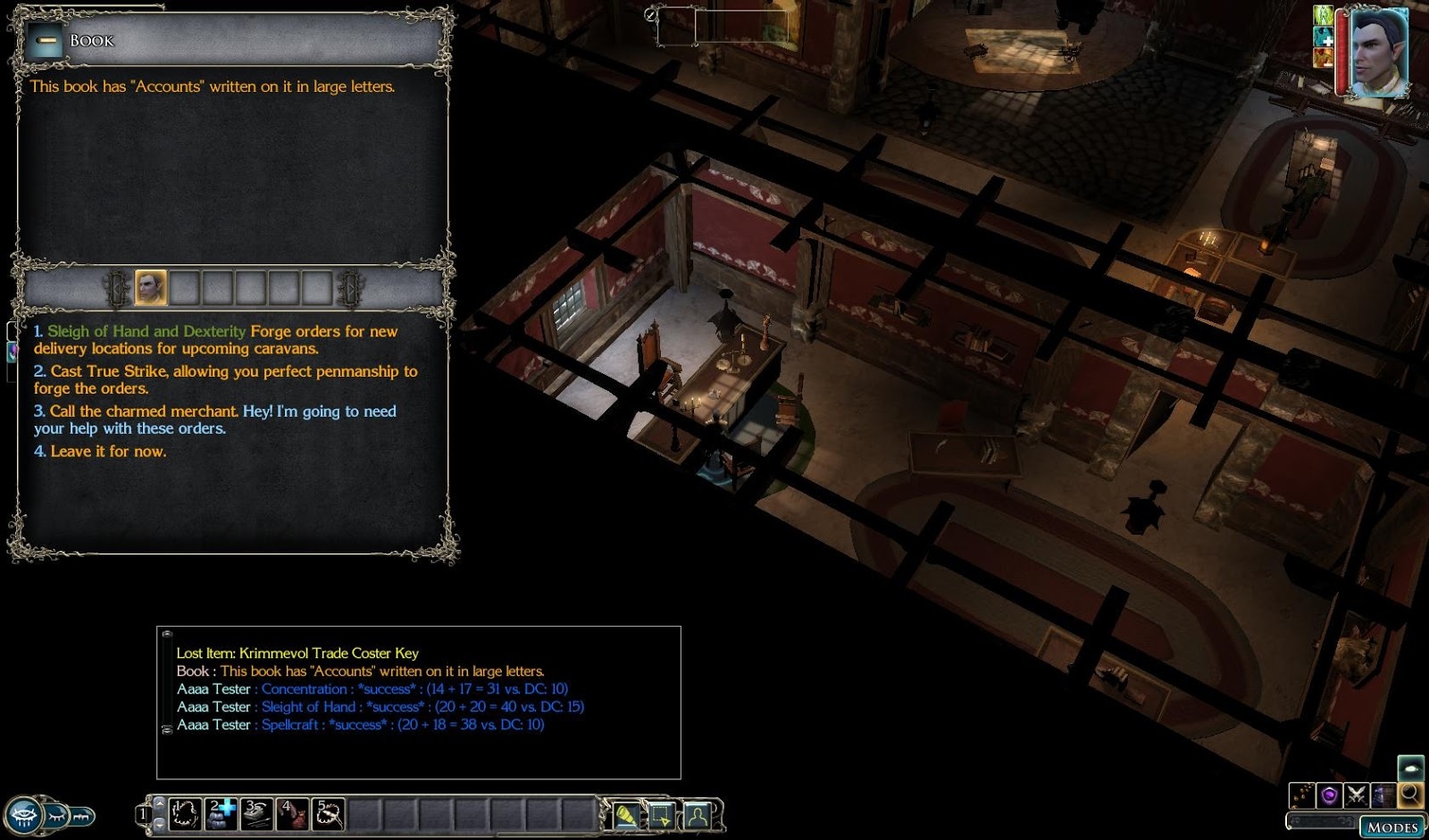Toggle the eye detect mode icon
This screenshot has height=840, width=1429.
click(x=1410, y=768)
